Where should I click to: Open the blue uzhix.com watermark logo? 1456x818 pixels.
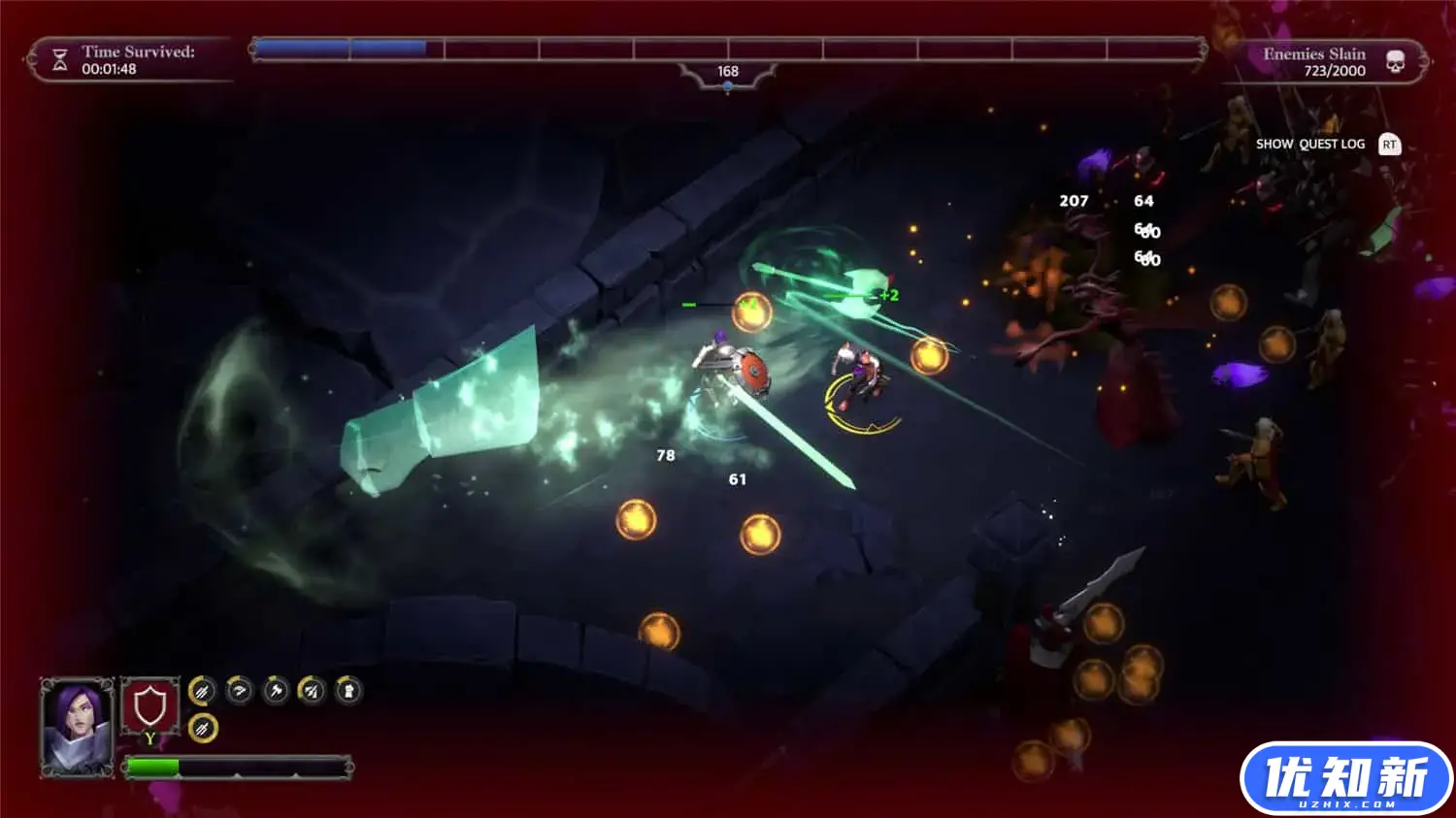1345,778
